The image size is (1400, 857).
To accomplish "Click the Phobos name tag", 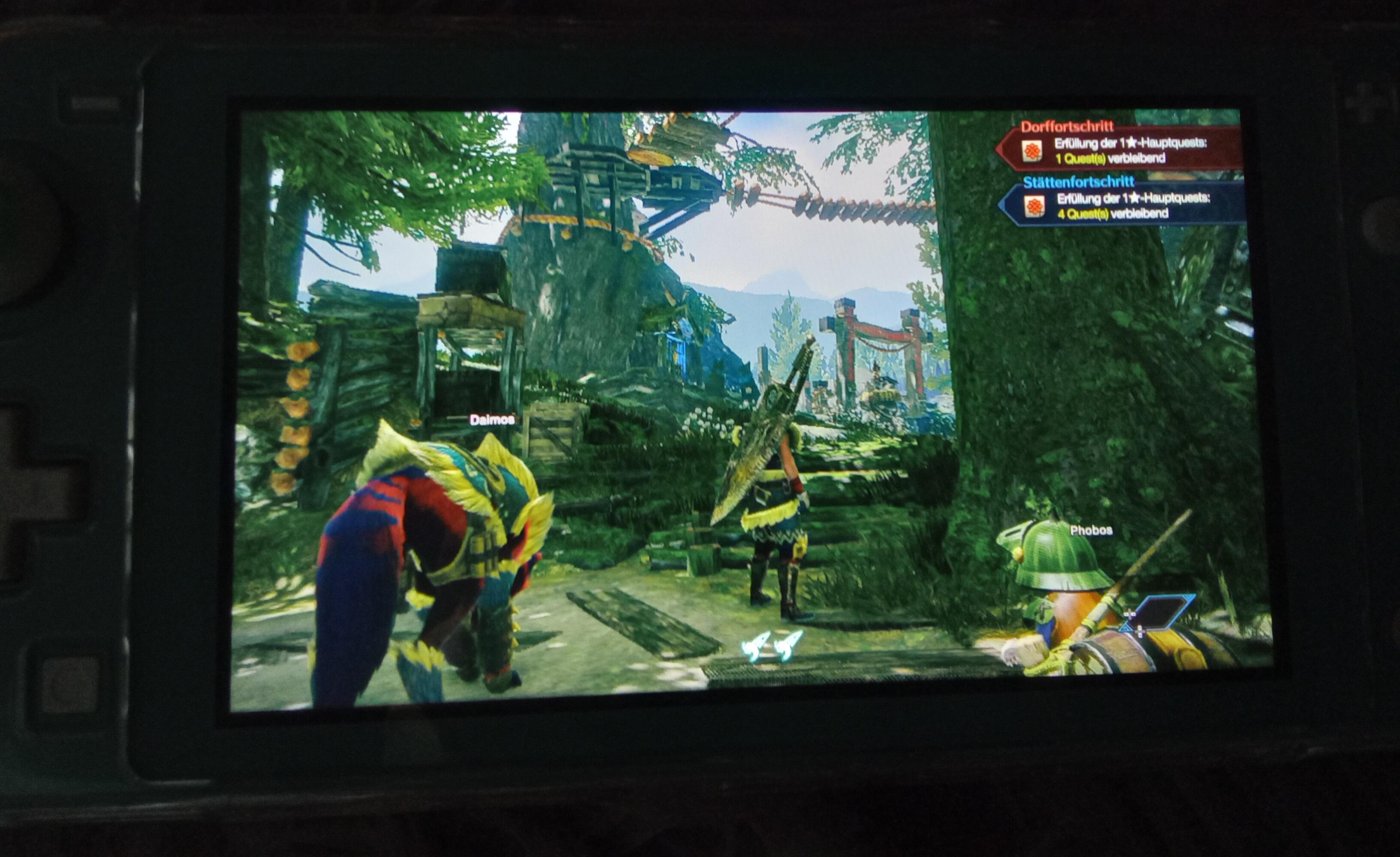I will 1091,531.
